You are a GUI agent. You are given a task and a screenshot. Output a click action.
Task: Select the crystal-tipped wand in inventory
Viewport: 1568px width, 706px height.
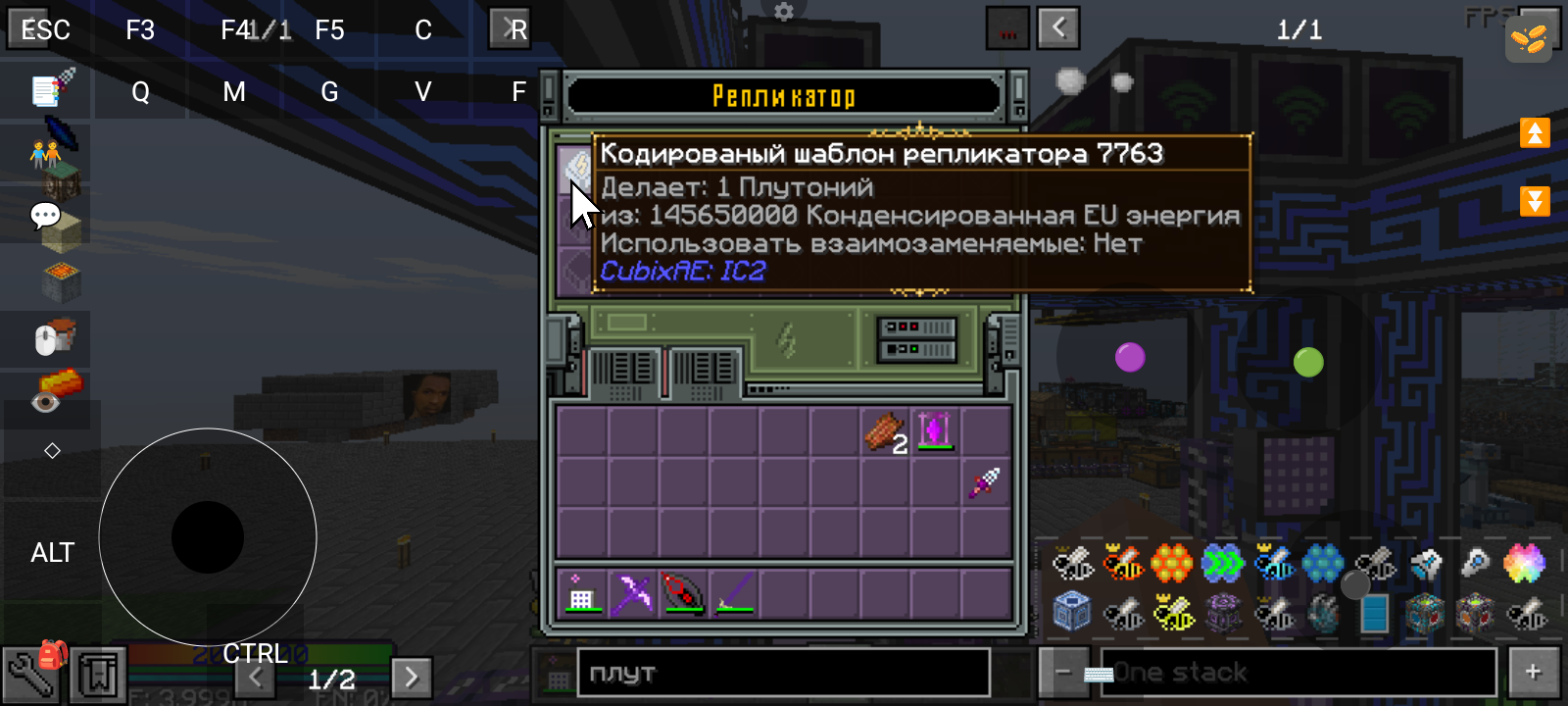tap(986, 482)
